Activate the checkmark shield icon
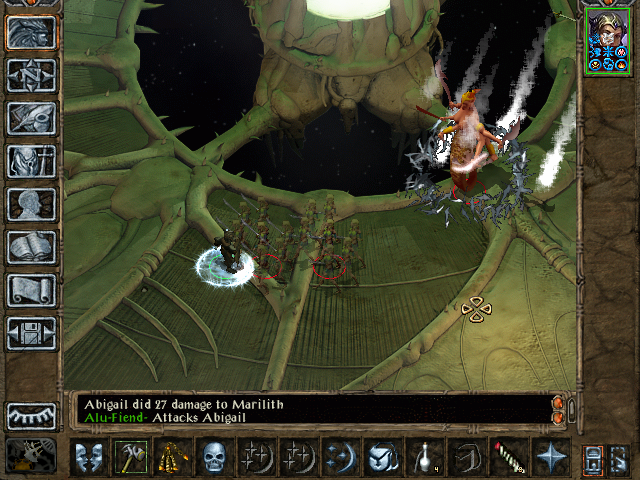 pyautogui.click(x=381, y=458)
